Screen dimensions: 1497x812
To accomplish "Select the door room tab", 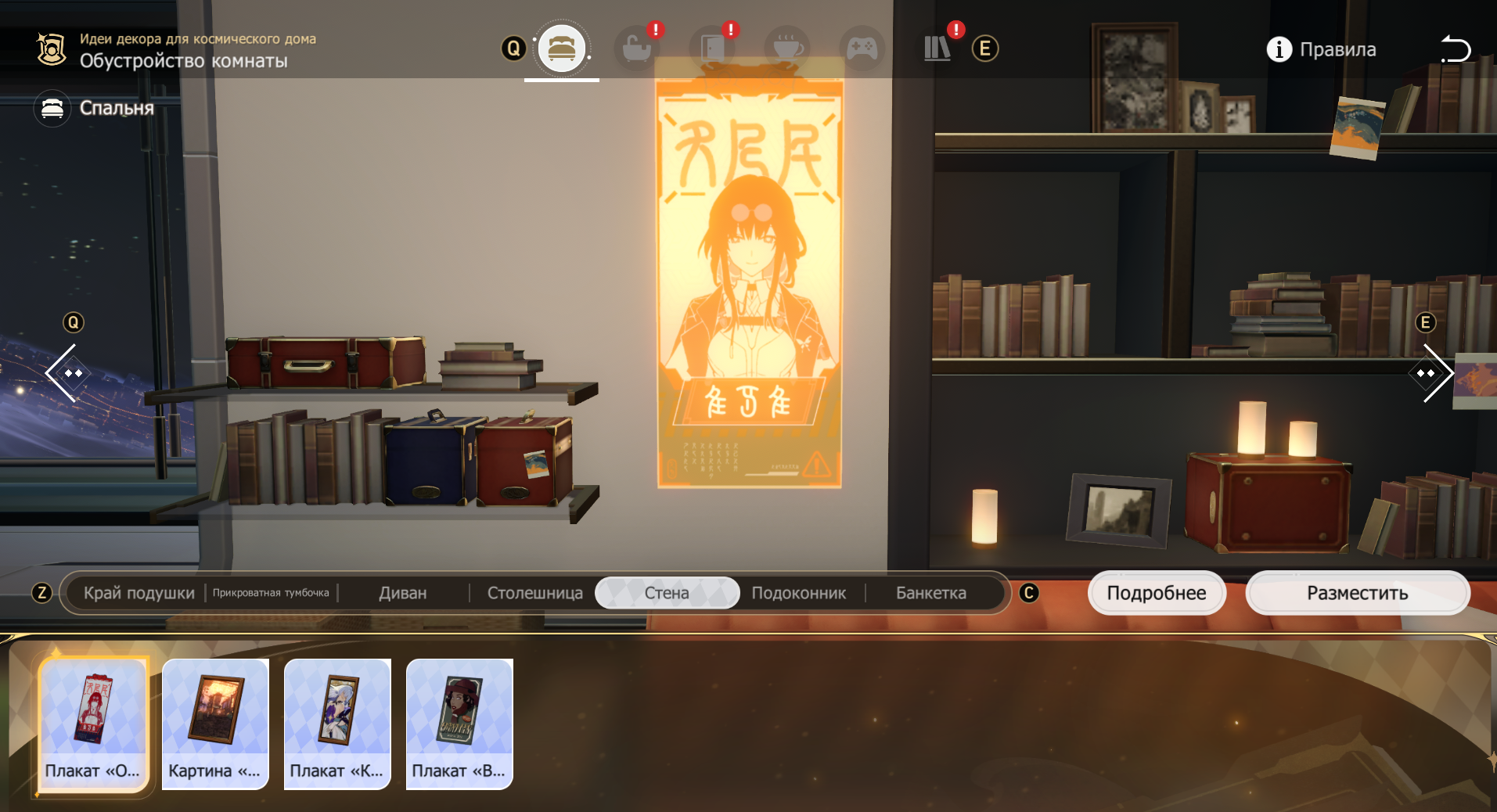I will point(711,49).
